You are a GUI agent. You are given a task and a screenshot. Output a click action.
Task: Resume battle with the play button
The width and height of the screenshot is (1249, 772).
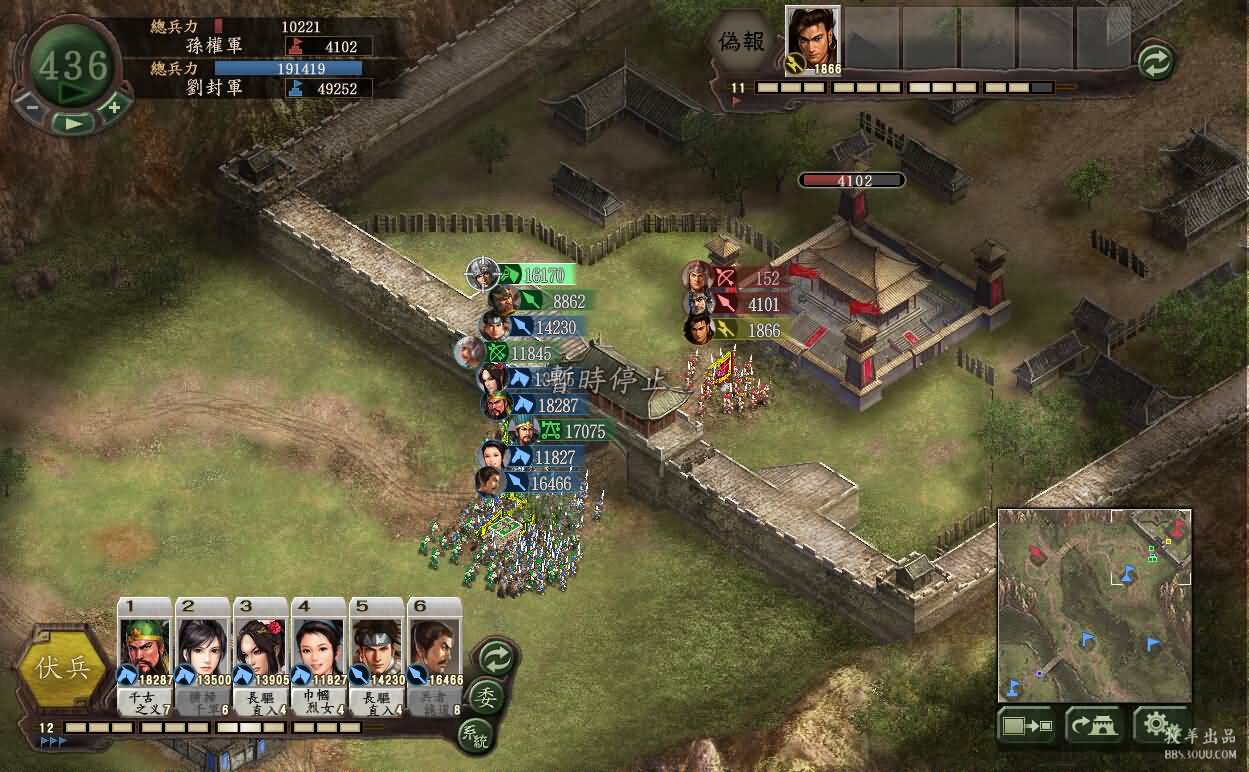pos(73,123)
